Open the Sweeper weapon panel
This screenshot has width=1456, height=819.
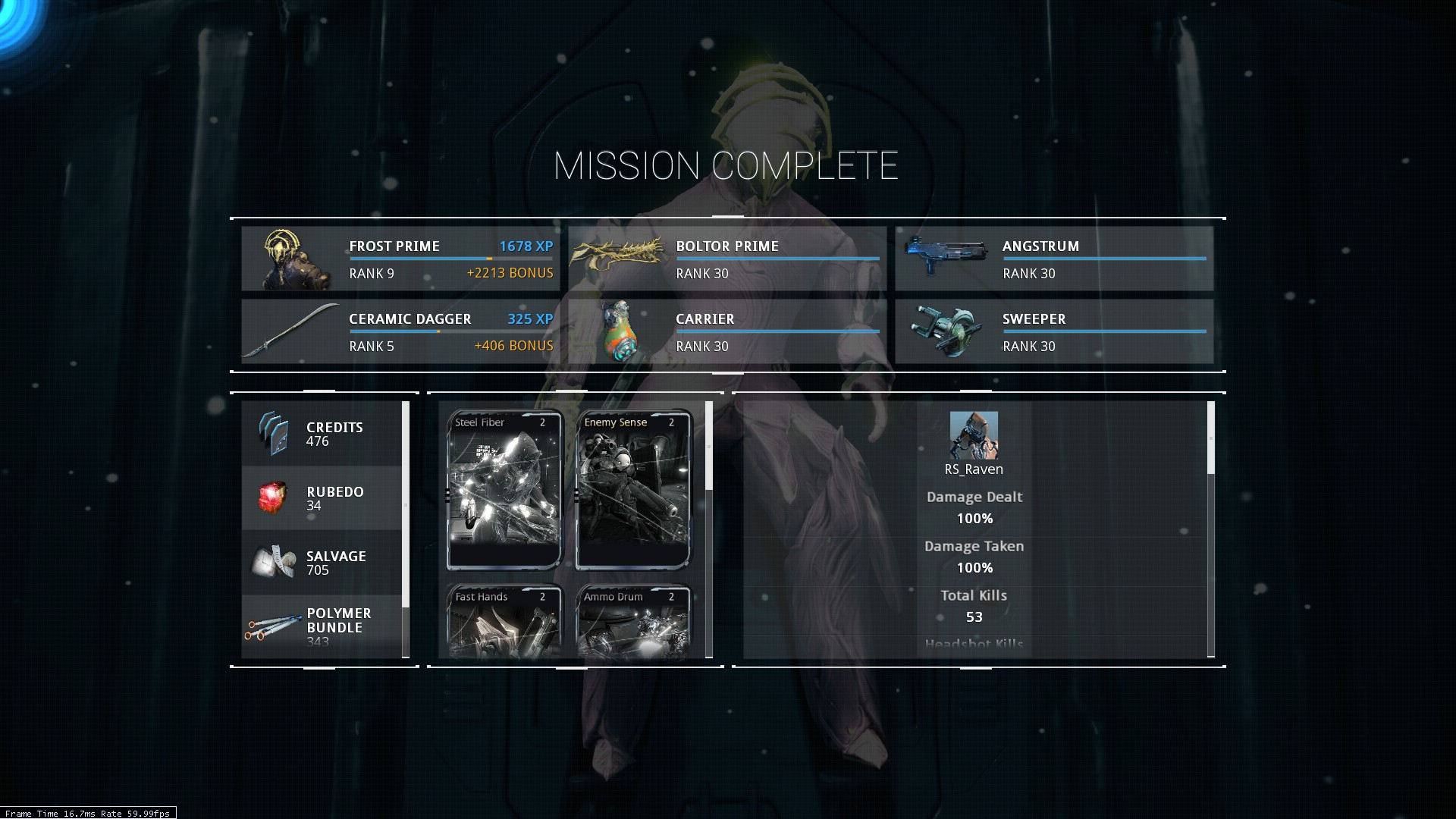tap(1054, 331)
